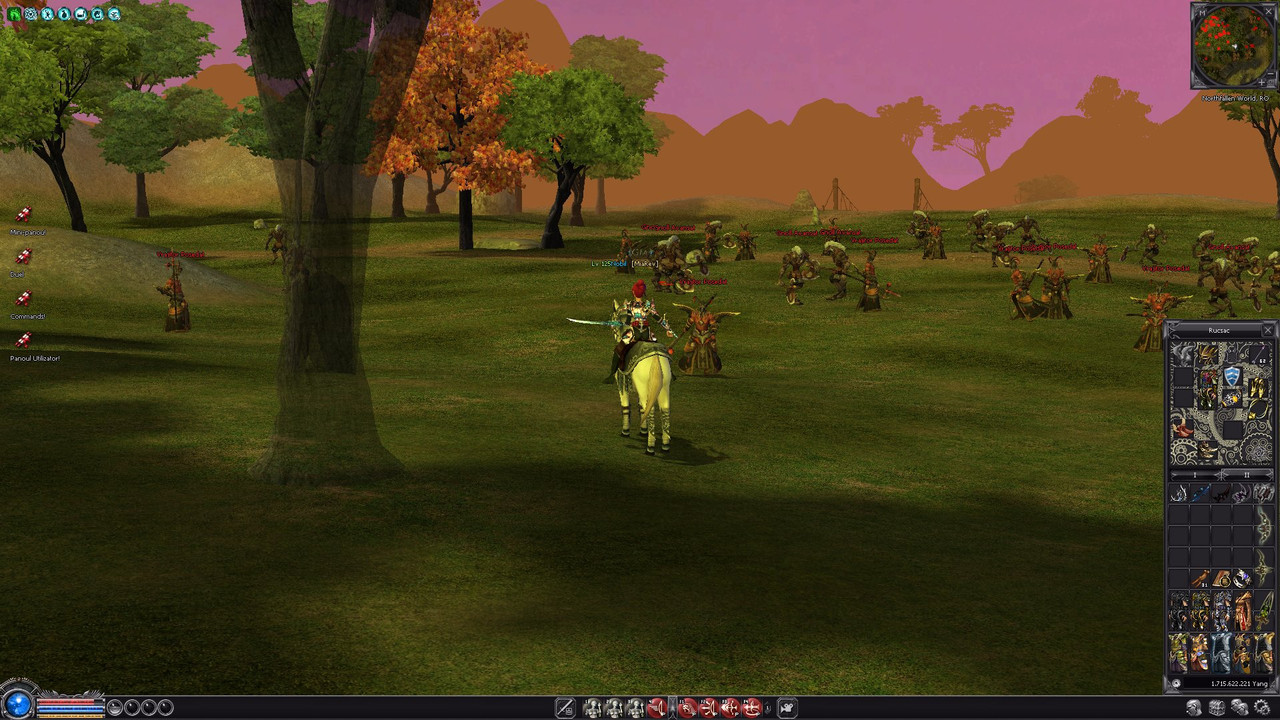
Task: Close the Rucsac inventory window
Action: pos(1267,330)
